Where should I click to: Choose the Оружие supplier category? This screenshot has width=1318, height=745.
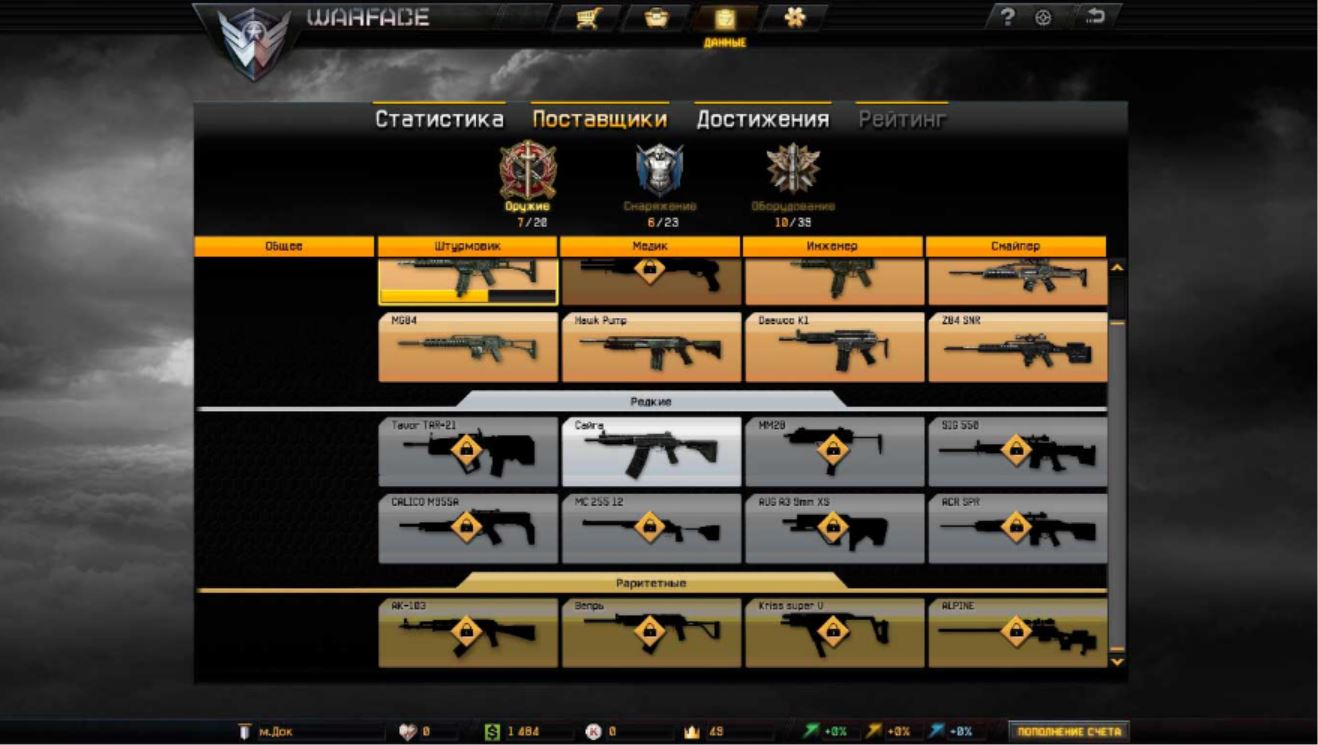coord(526,176)
